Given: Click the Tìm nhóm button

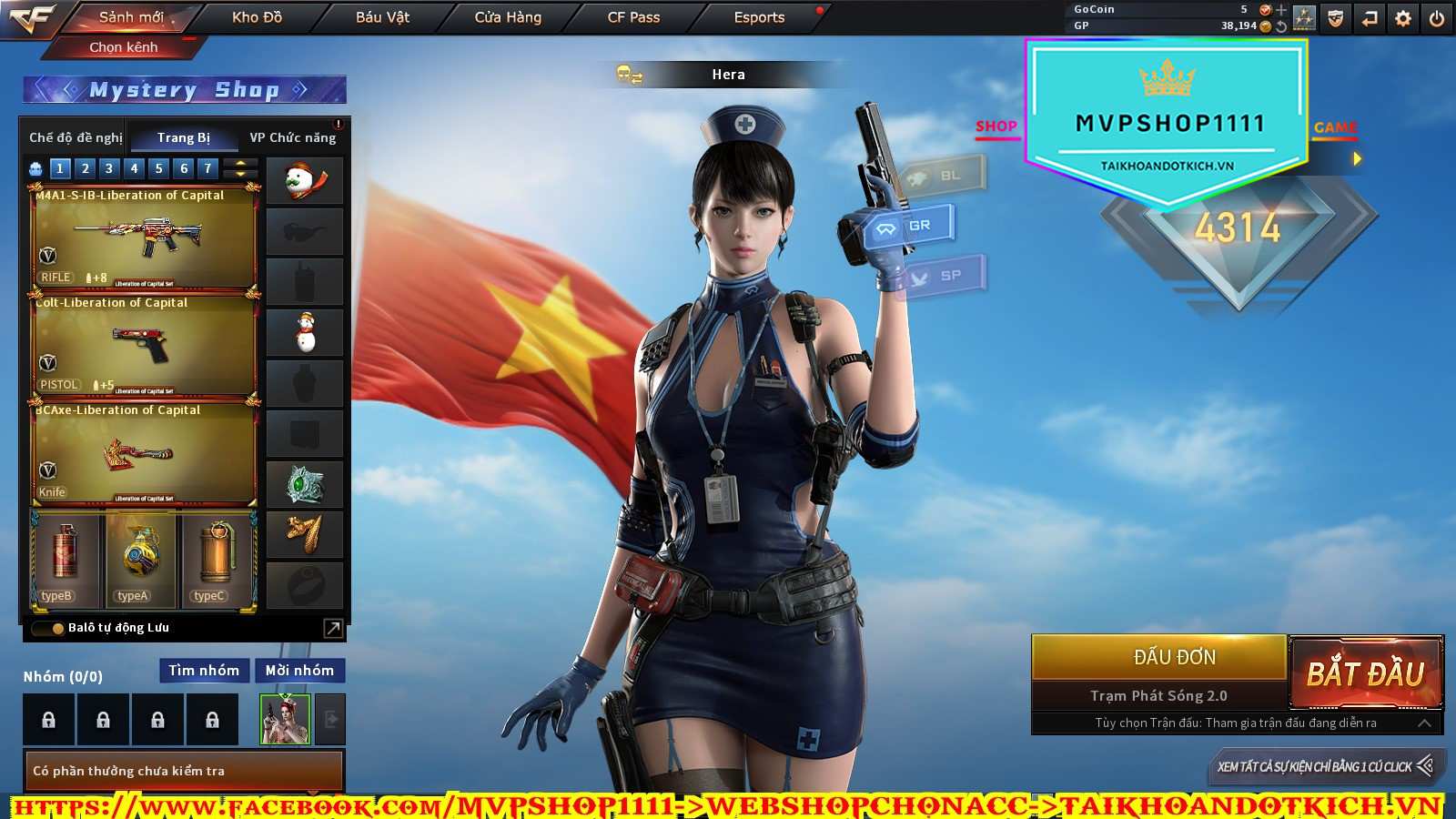Looking at the screenshot, I should (204, 671).
